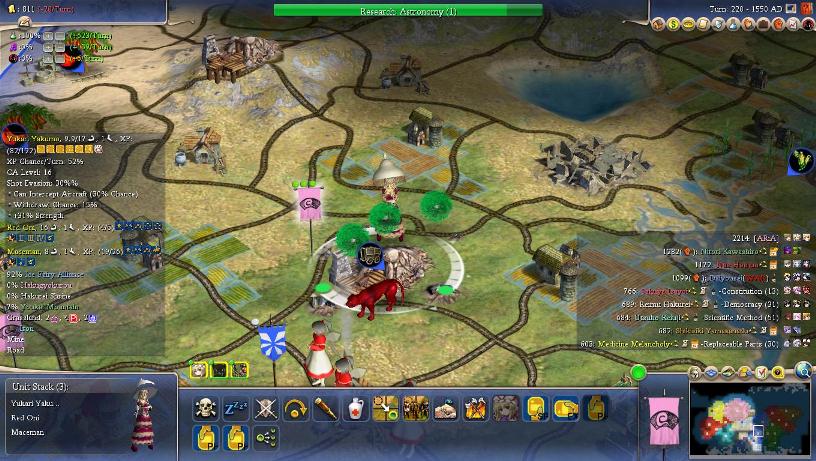The height and width of the screenshot is (461, 816).
Task: Open the globe view magnifier button
Action: click(802, 372)
